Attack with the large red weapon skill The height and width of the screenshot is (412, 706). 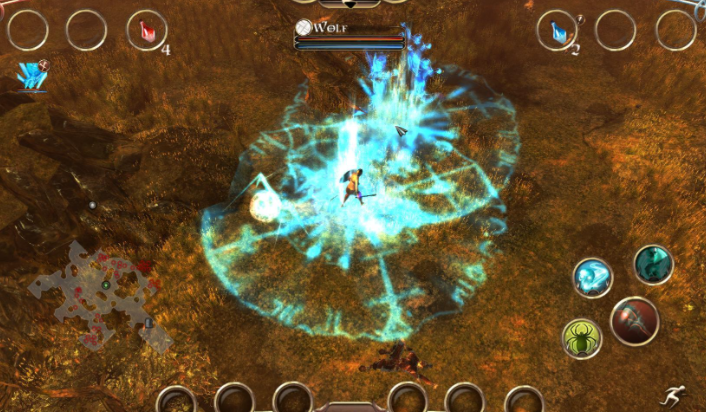[634, 321]
